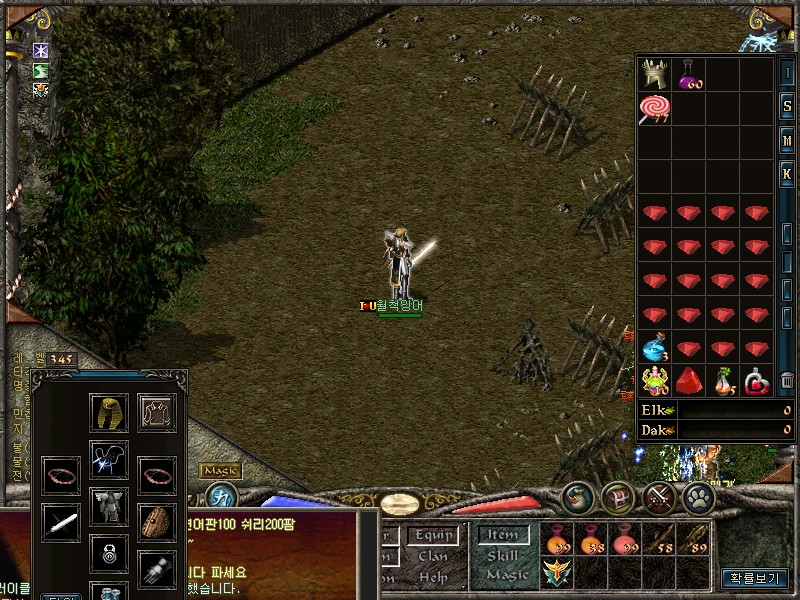Select the gauntlet glove equipment slot

point(156,567)
